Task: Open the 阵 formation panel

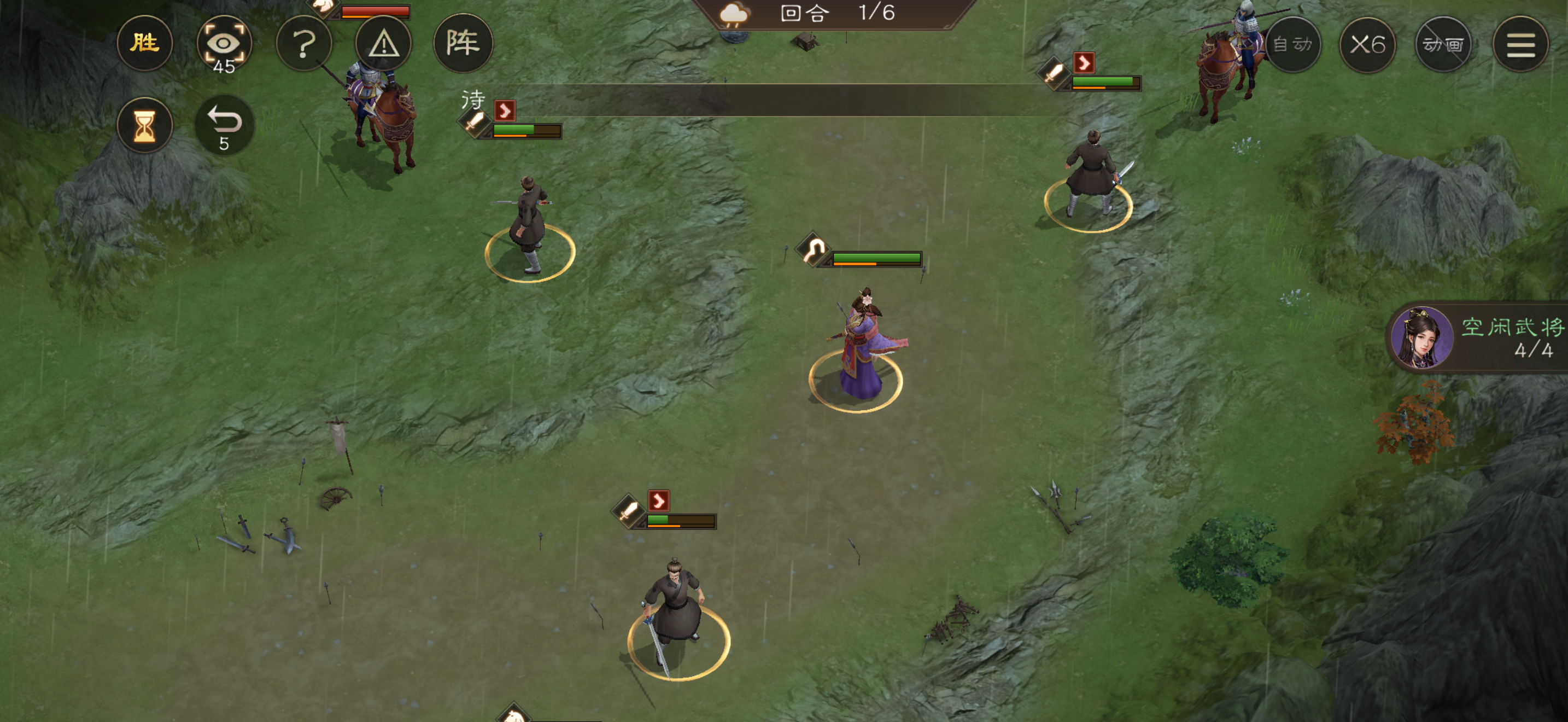Action: (463, 43)
